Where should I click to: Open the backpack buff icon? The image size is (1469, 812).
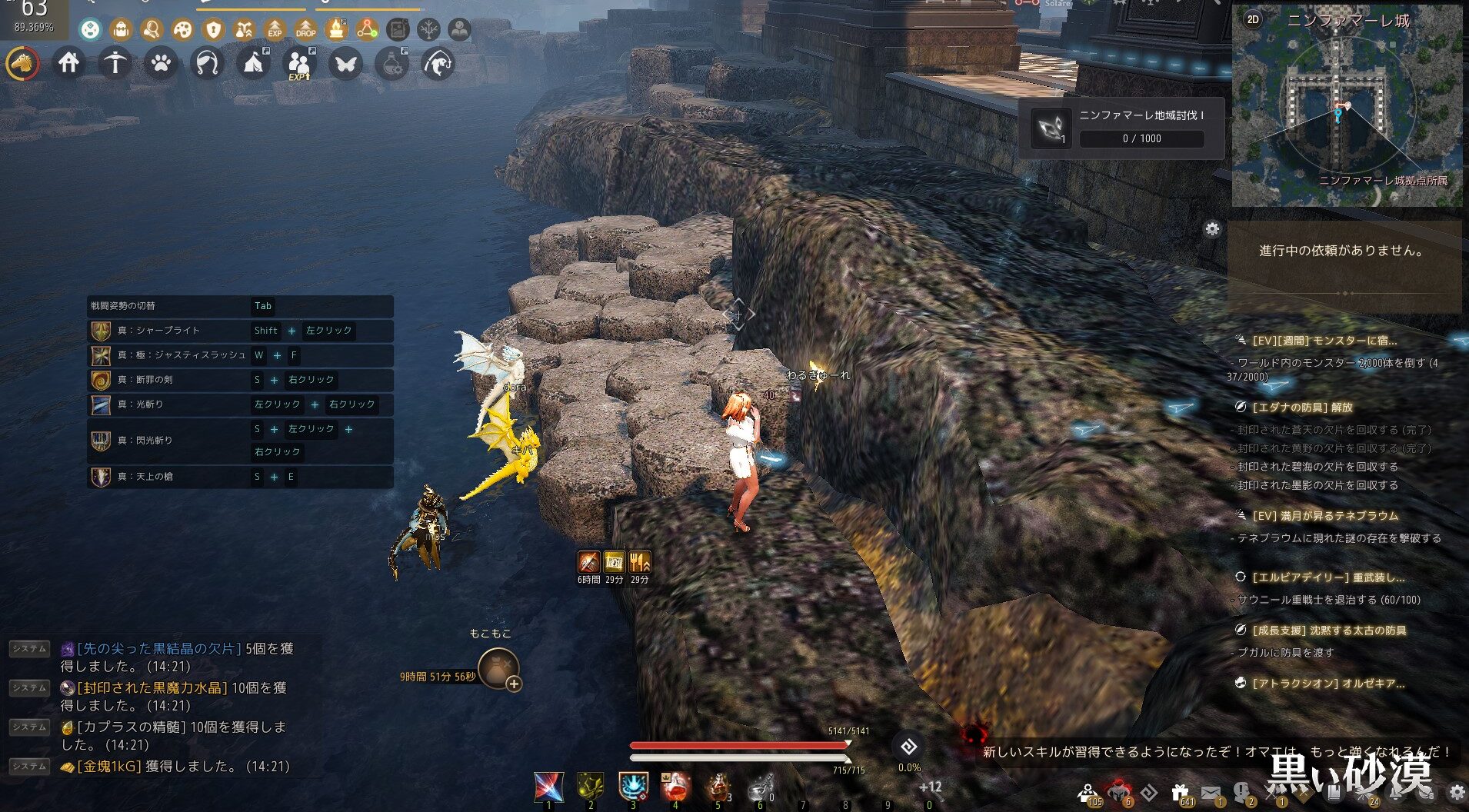[121, 30]
